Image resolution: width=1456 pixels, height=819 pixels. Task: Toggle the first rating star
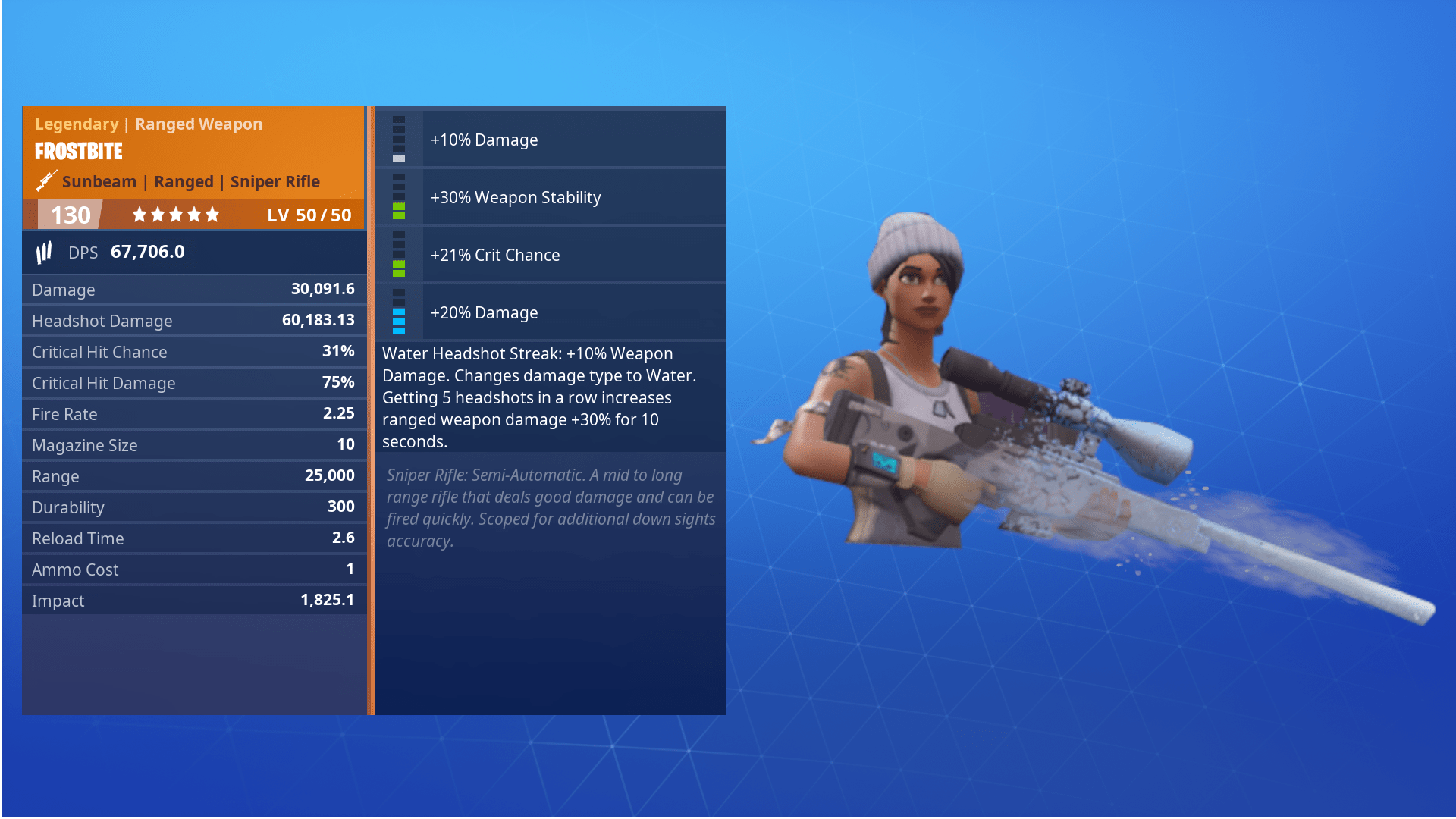(140, 215)
